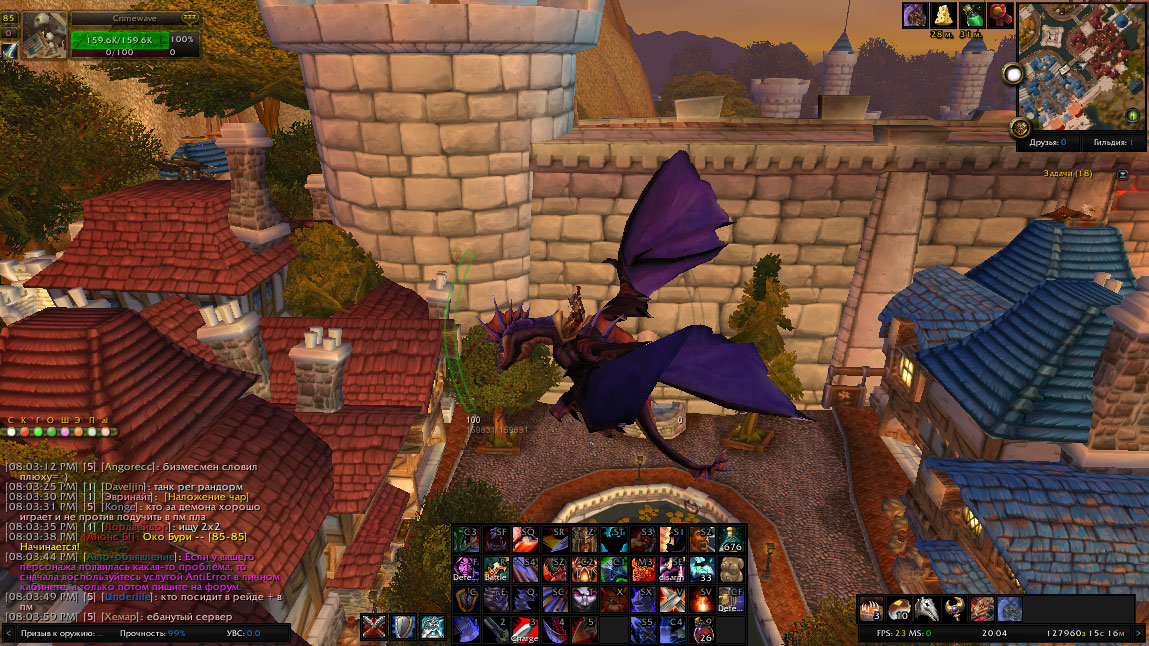Select the shield defensive stance icon
The image size is (1149, 646).
(x=403, y=627)
